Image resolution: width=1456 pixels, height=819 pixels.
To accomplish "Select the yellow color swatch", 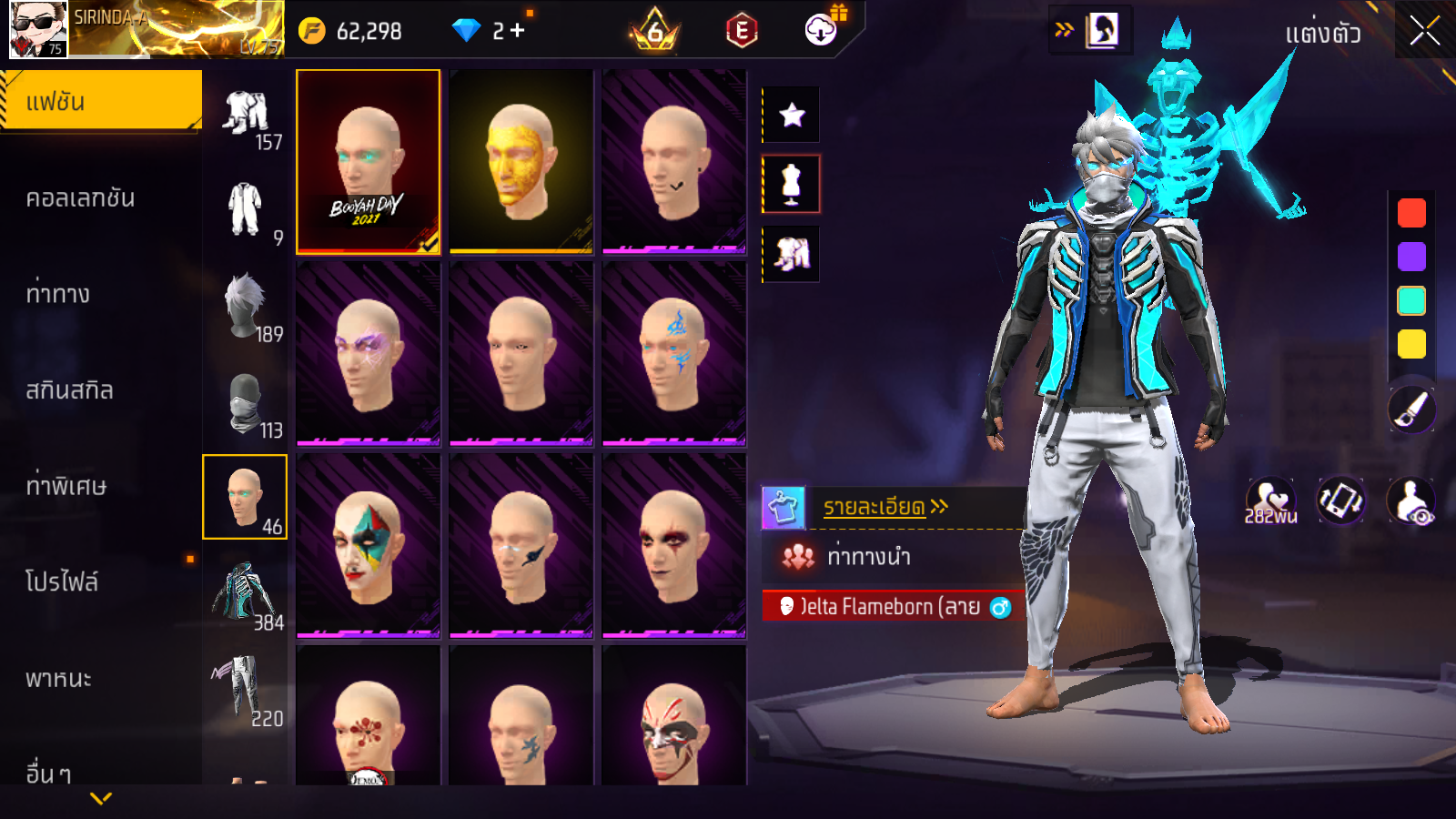I will coord(1411,344).
